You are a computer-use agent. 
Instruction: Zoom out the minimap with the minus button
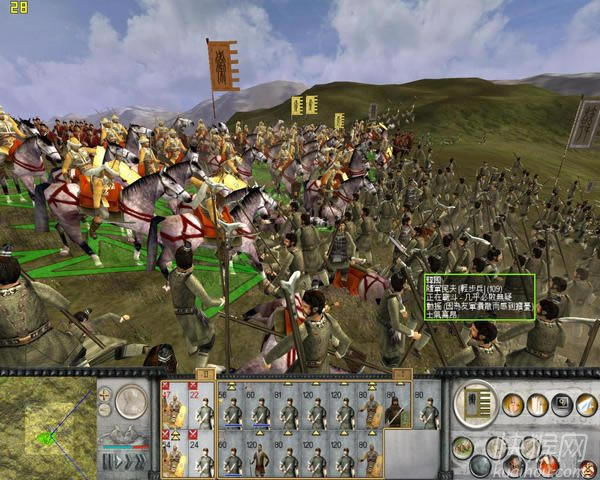click(104, 408)
